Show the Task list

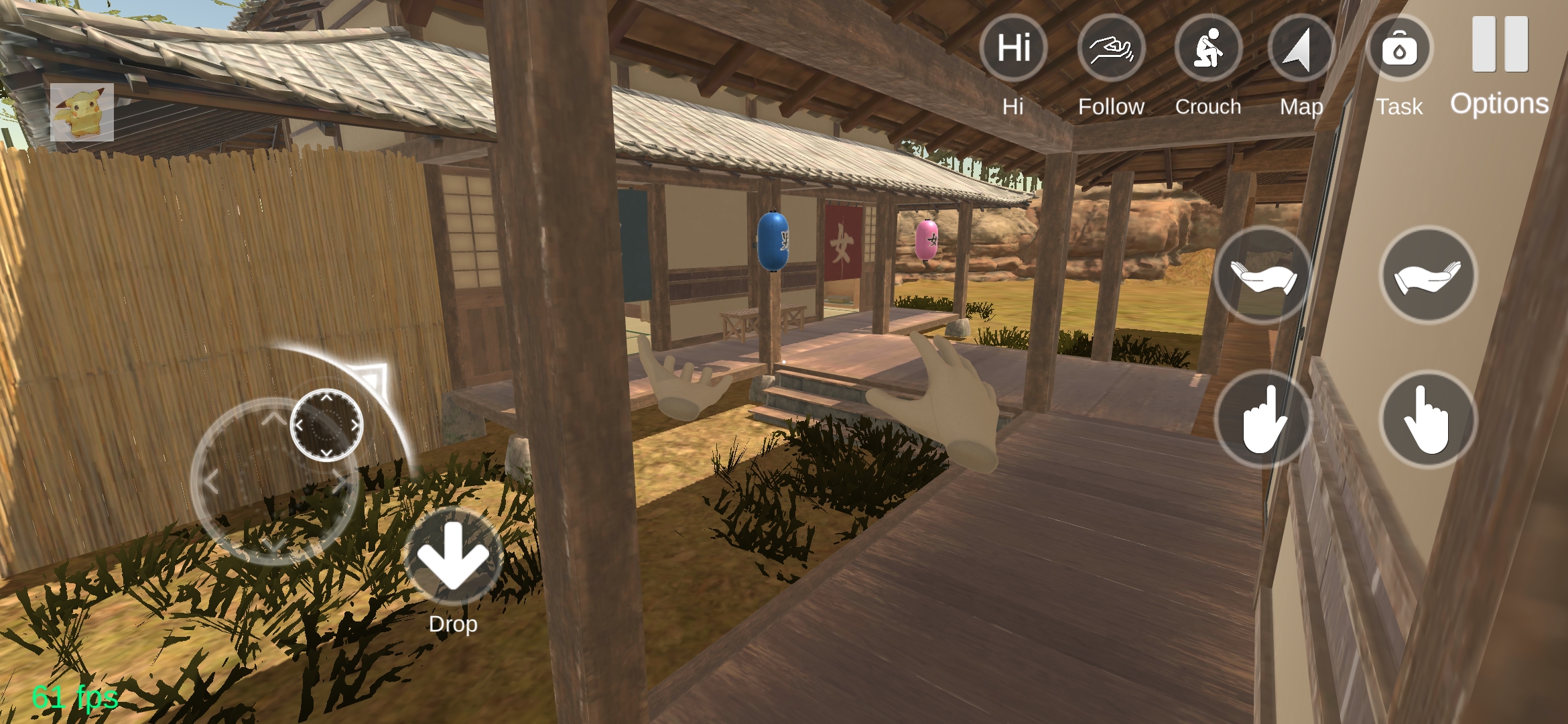click(x=1399, y=48)
